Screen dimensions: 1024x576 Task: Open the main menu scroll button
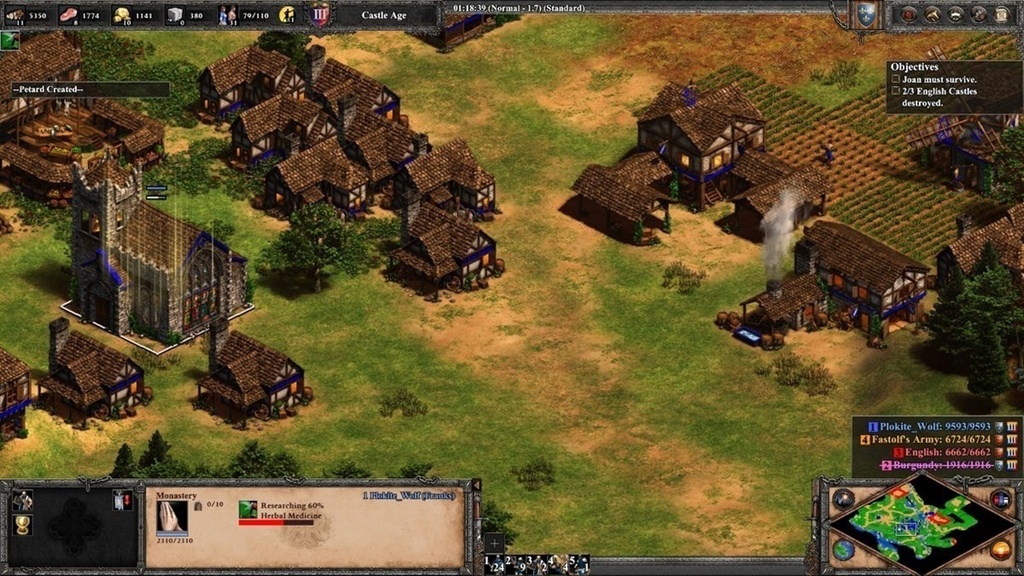[x=1001, y=15]
